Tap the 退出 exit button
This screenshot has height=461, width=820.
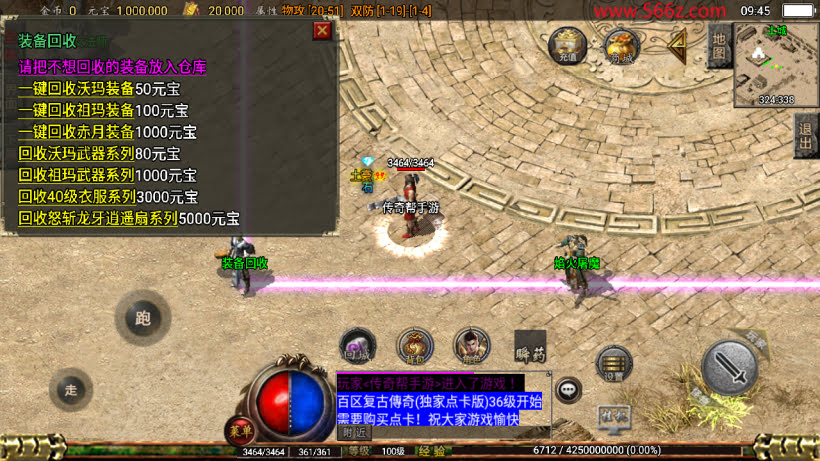pos(806,135)
